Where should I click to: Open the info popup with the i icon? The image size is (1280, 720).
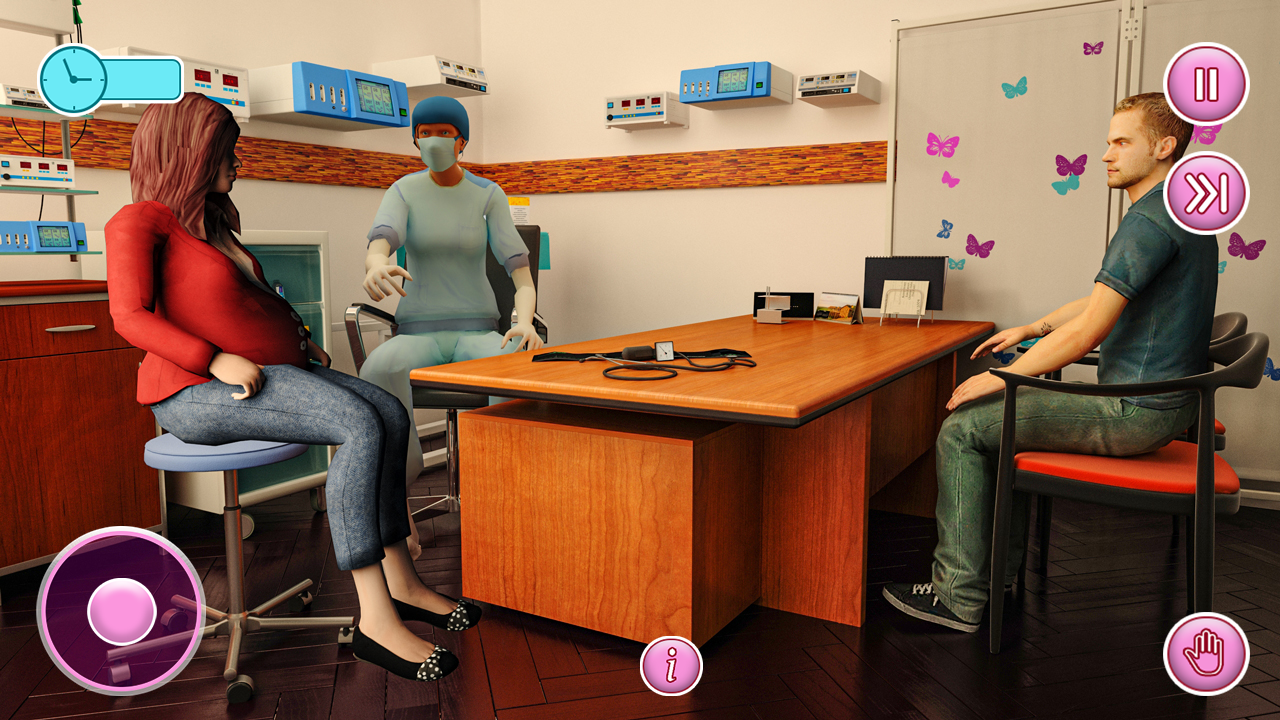pyautogui.click(x=670, y=663)
